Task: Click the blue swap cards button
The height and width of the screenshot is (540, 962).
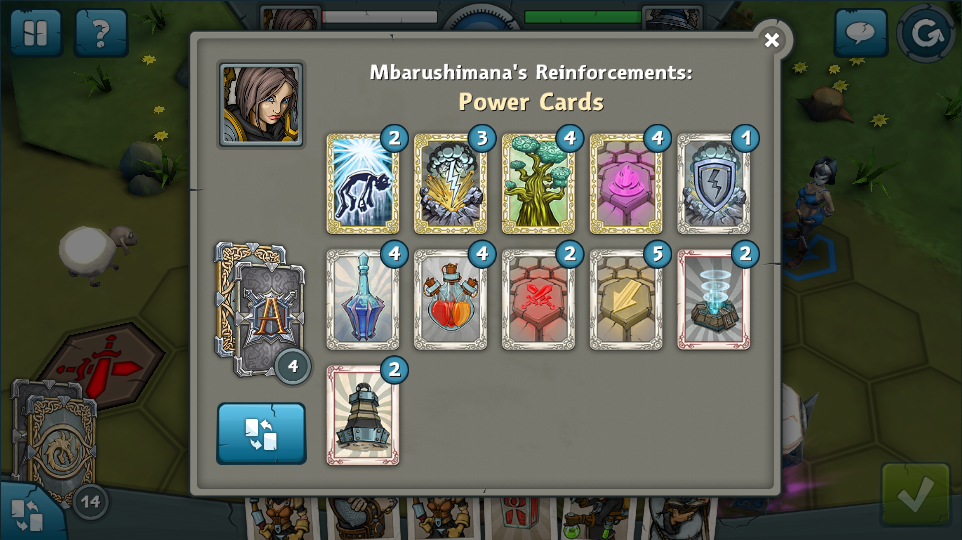Action: point(261,433)
